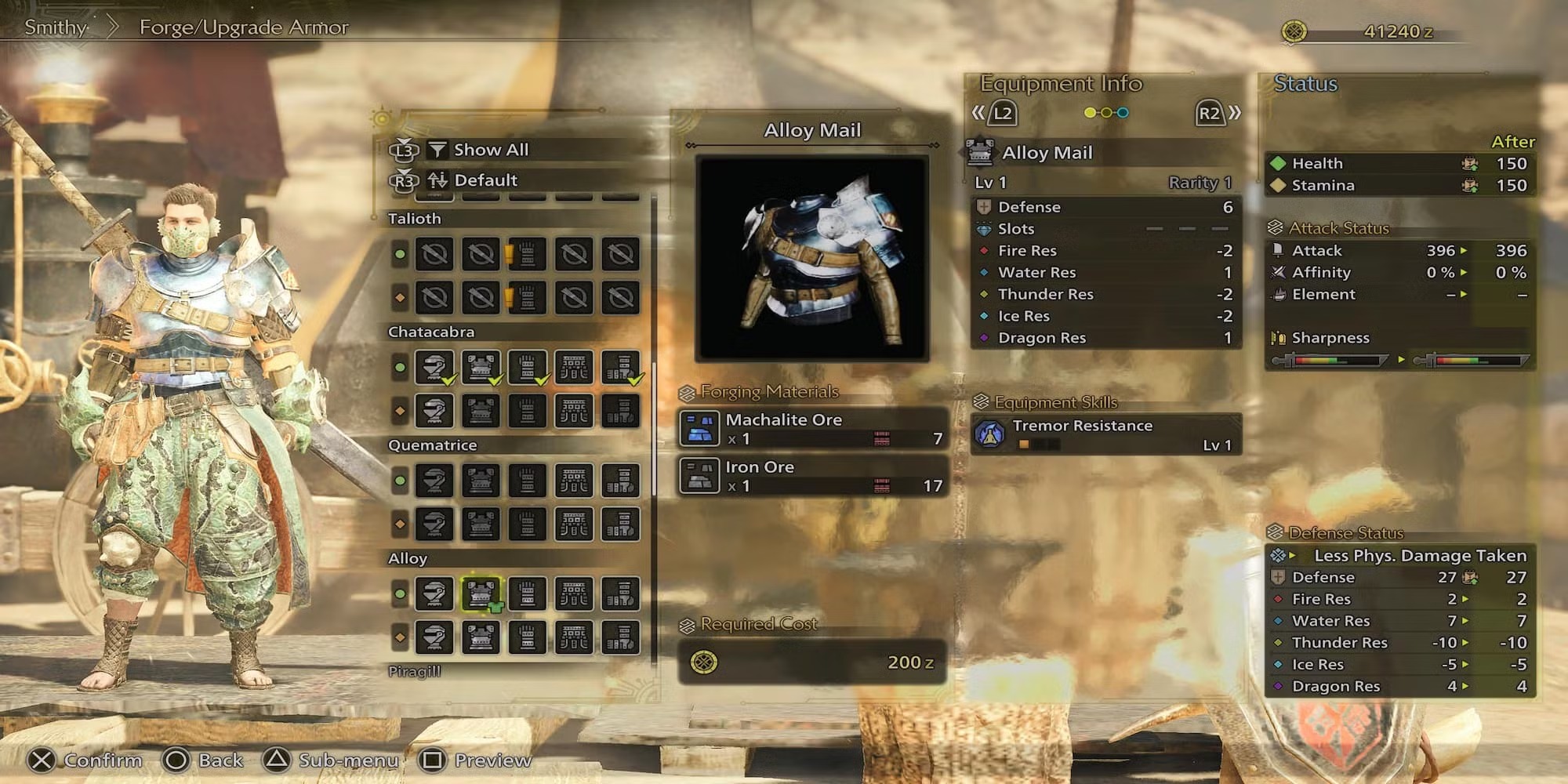
Task: Open the Show All filter
Action: click(491, 150)
